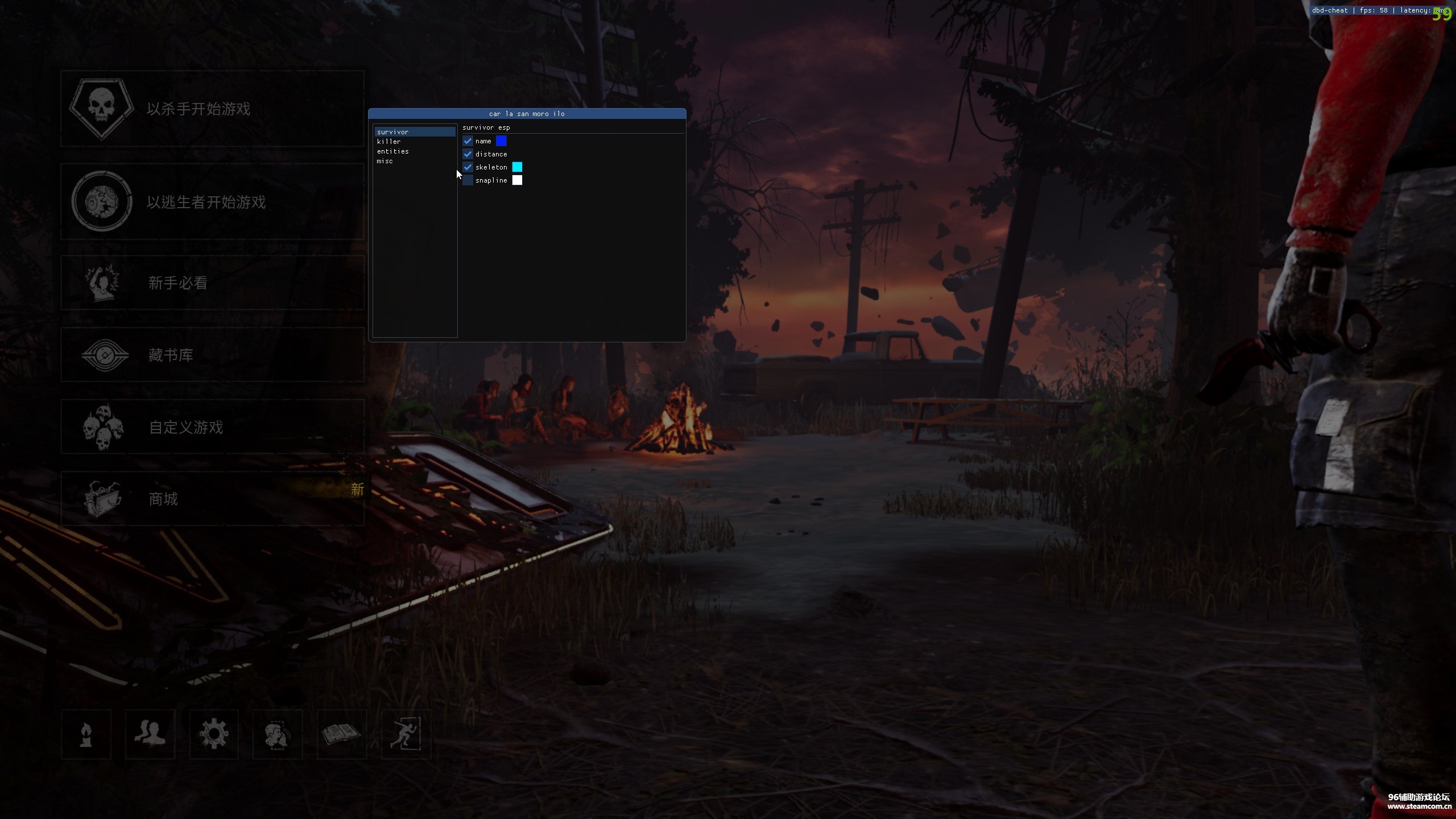Open settings with the gear icon
Screen dimensions: 1456x819
coord(214,734)
